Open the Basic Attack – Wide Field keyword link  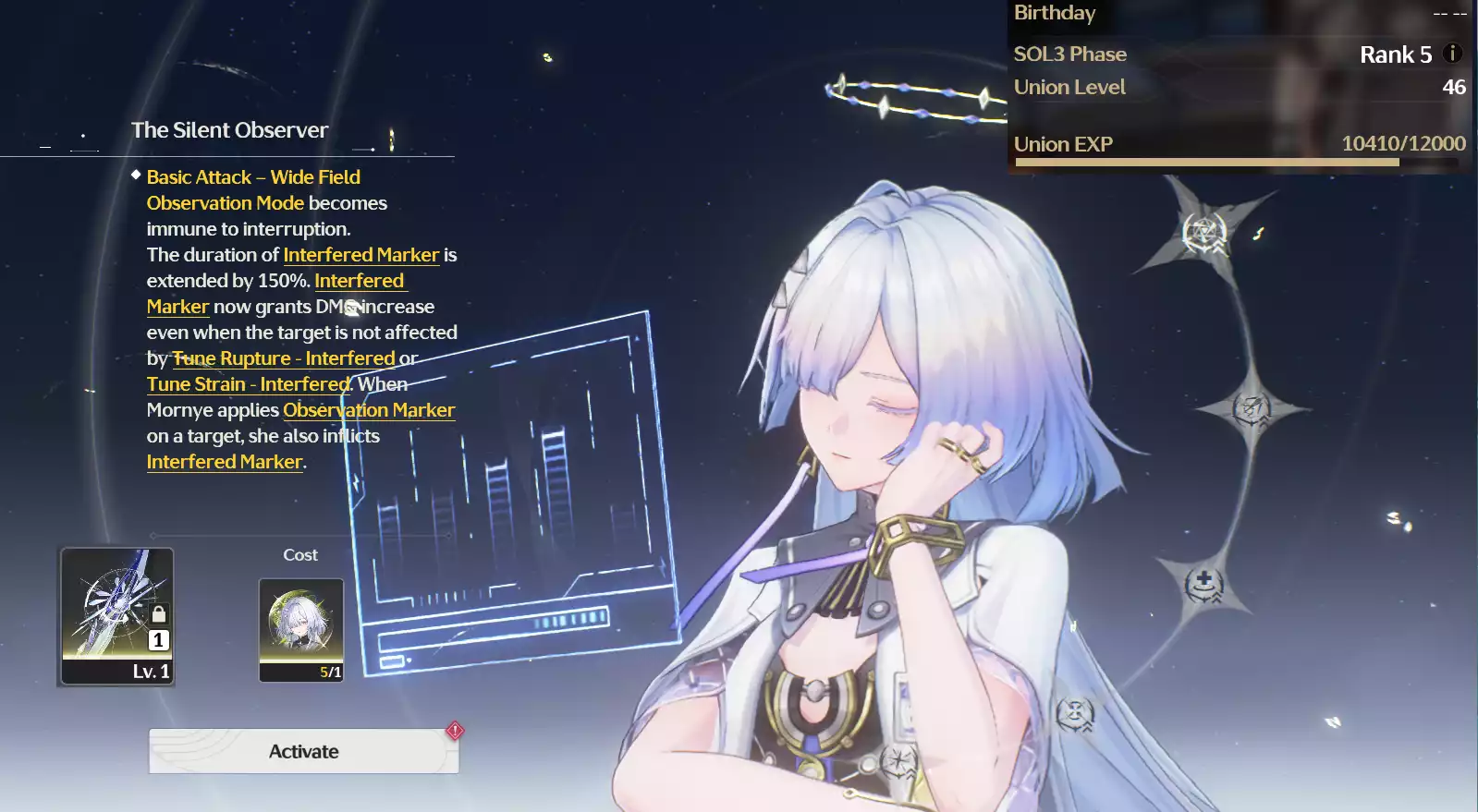pos(253,177)
